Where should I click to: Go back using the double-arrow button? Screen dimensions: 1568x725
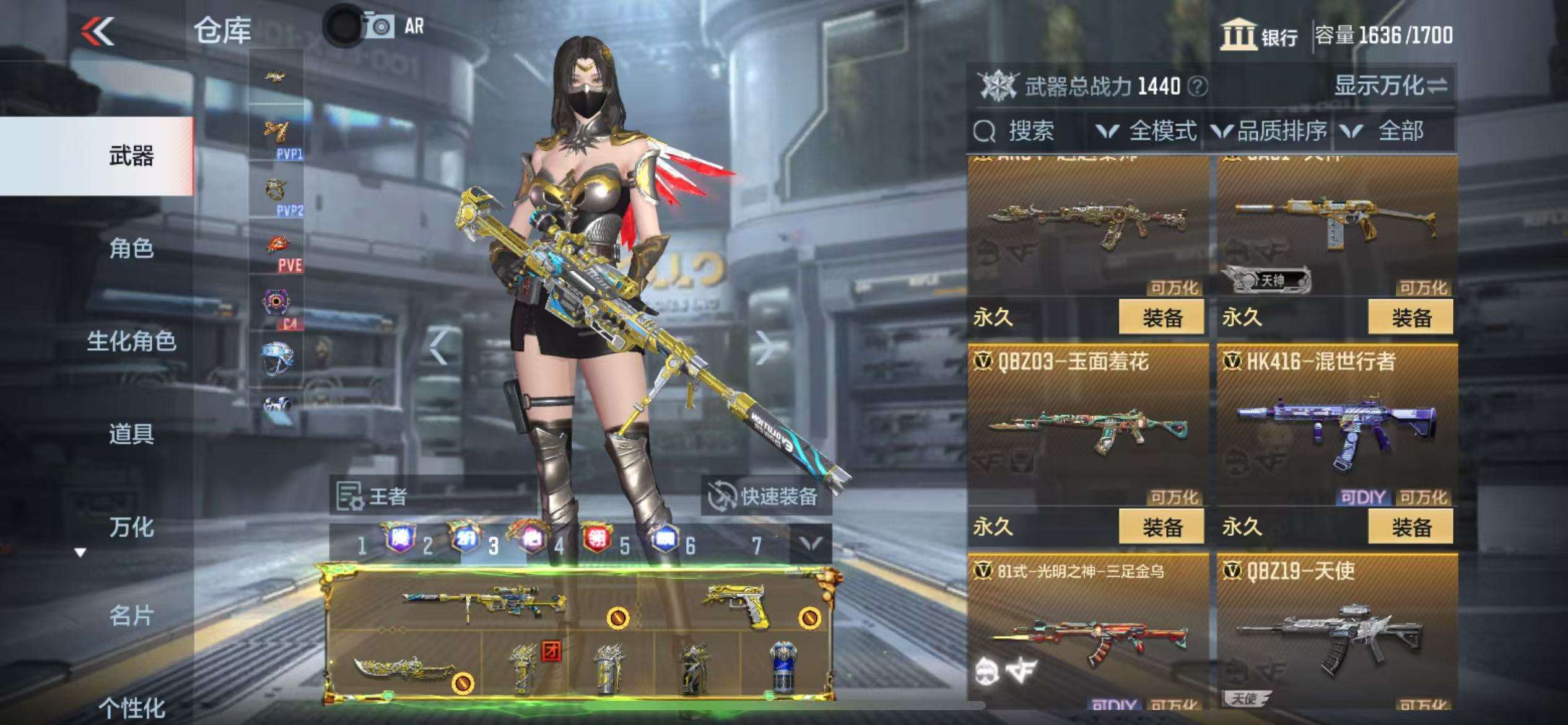pyautogui.click(x=98, y=31)
